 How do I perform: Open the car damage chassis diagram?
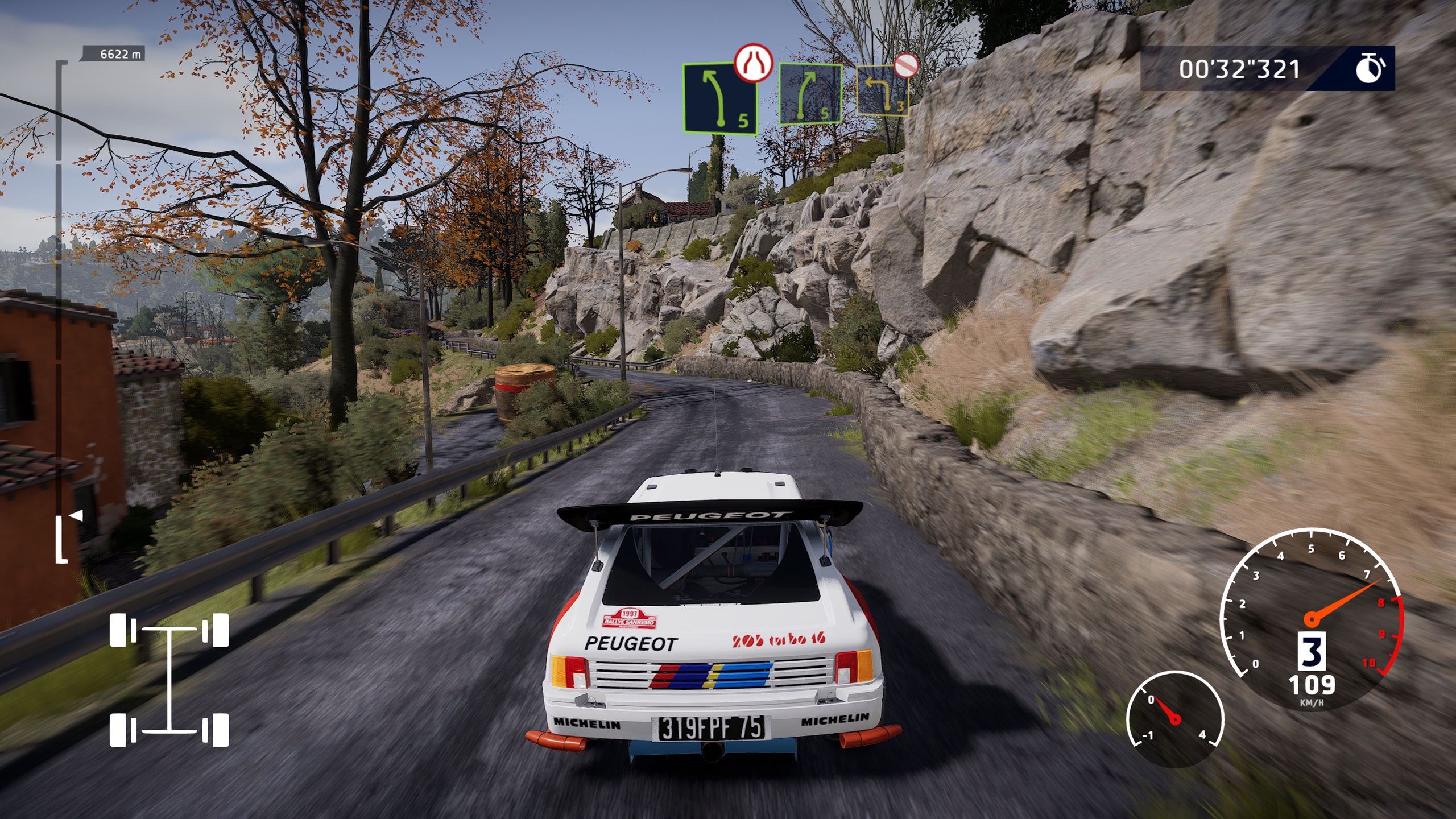[x=169, y=680]
